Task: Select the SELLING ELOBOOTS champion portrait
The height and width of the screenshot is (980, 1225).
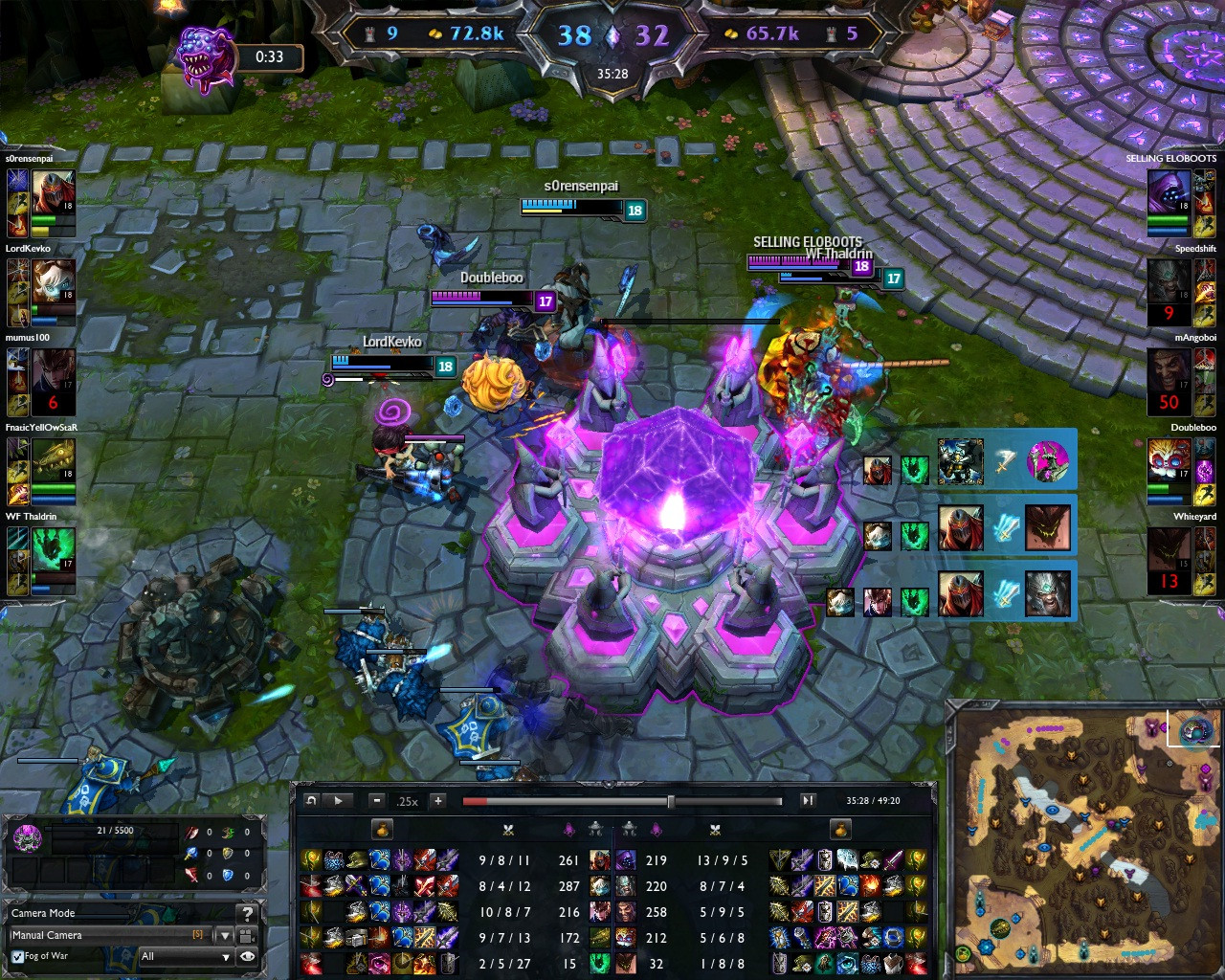Action: click(x=1169, y=192)
